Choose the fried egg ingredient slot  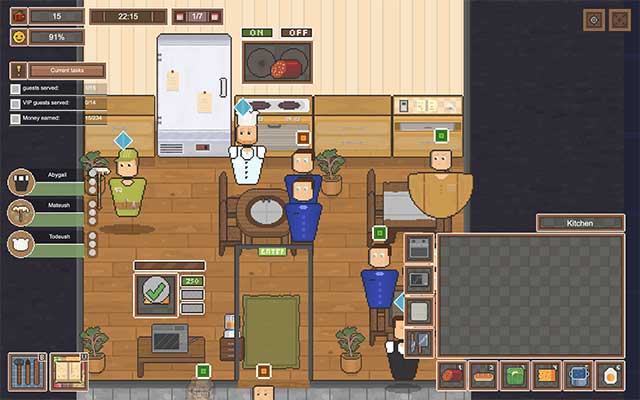(610, 376)
